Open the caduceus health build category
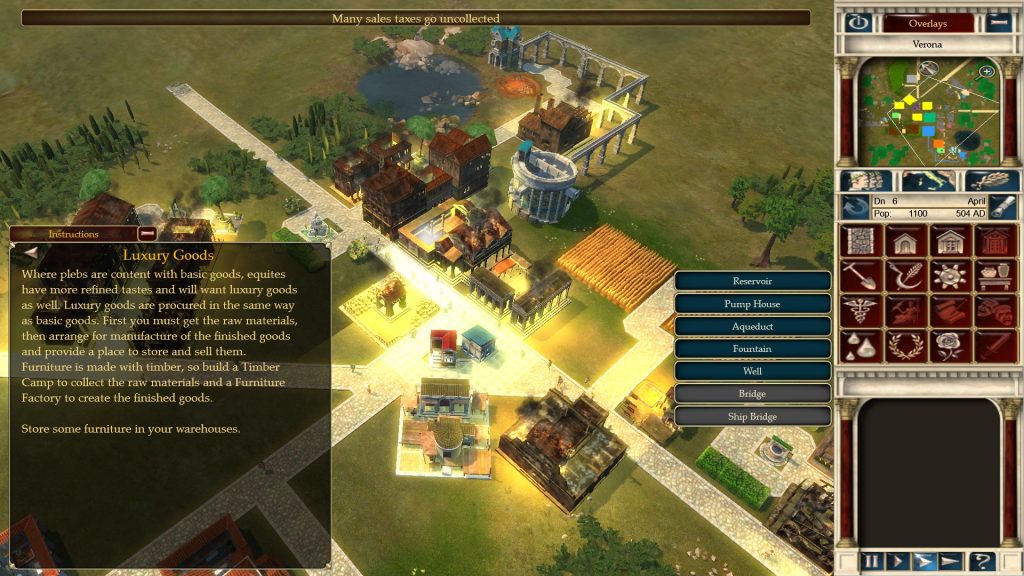 coord(859,310)
